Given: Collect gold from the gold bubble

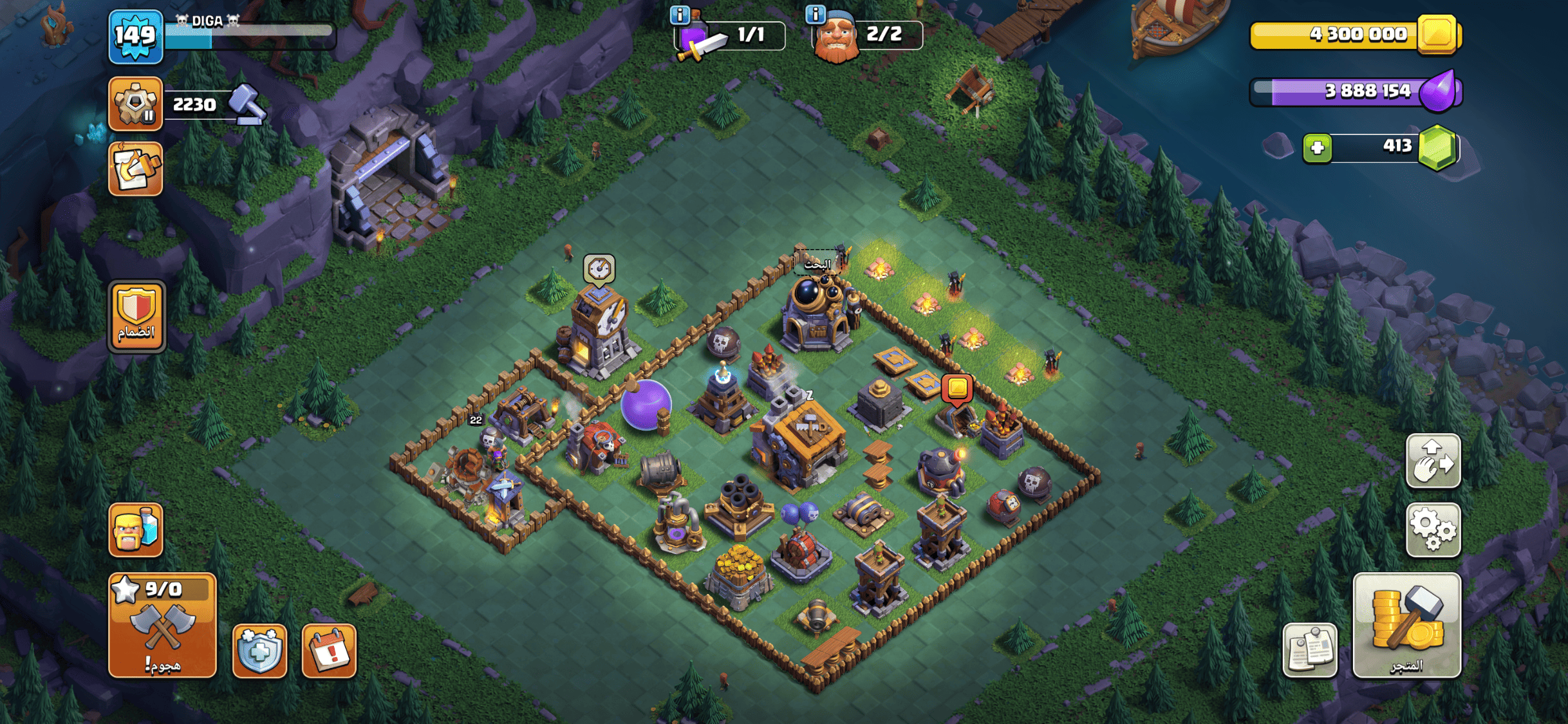Looking at the screenshot, I should (957, 388).
